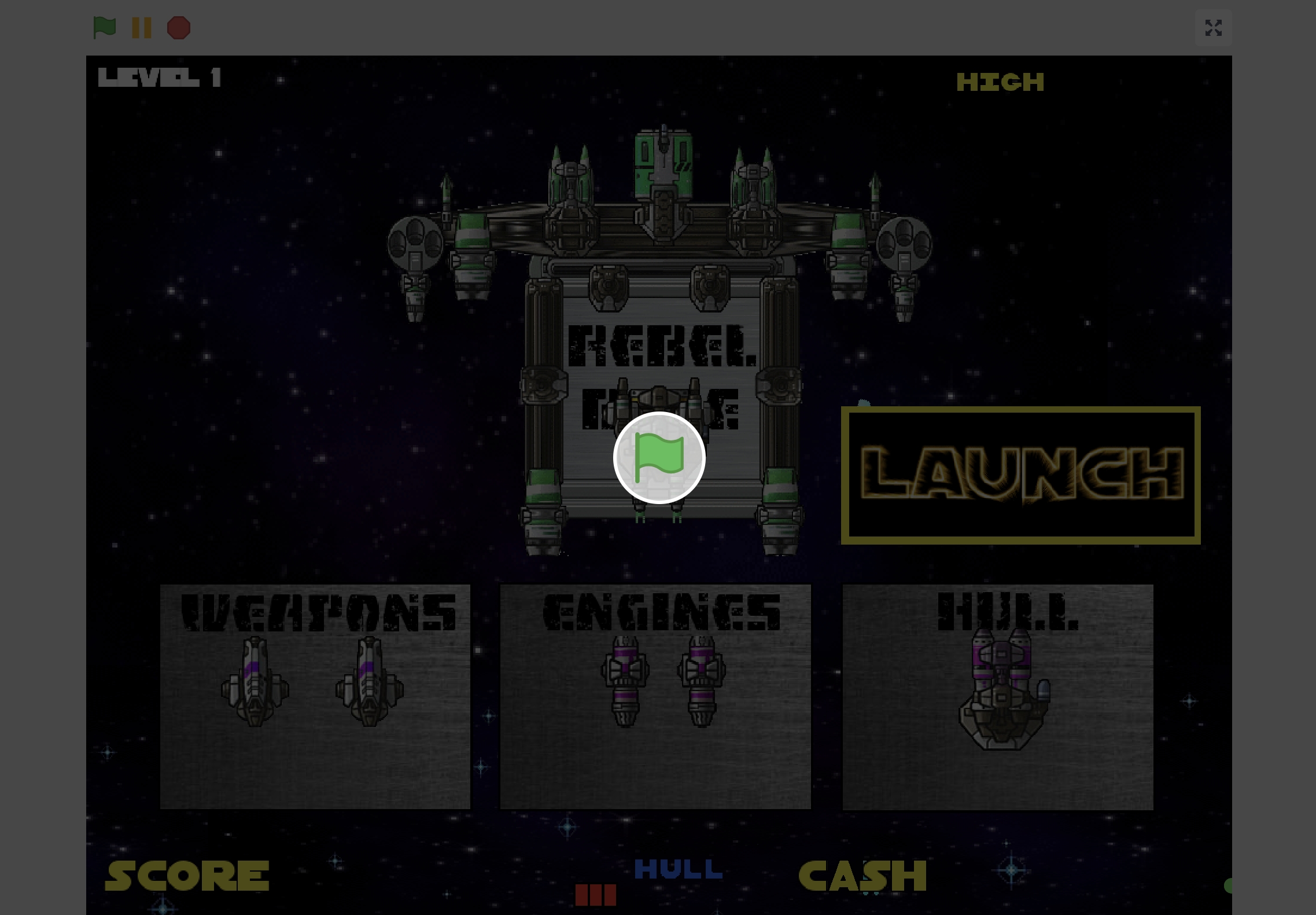The image size is (1316, 915).
Task: Select the Engines upgrade panel
Action: pyautogui.click(x=655, y=696)
